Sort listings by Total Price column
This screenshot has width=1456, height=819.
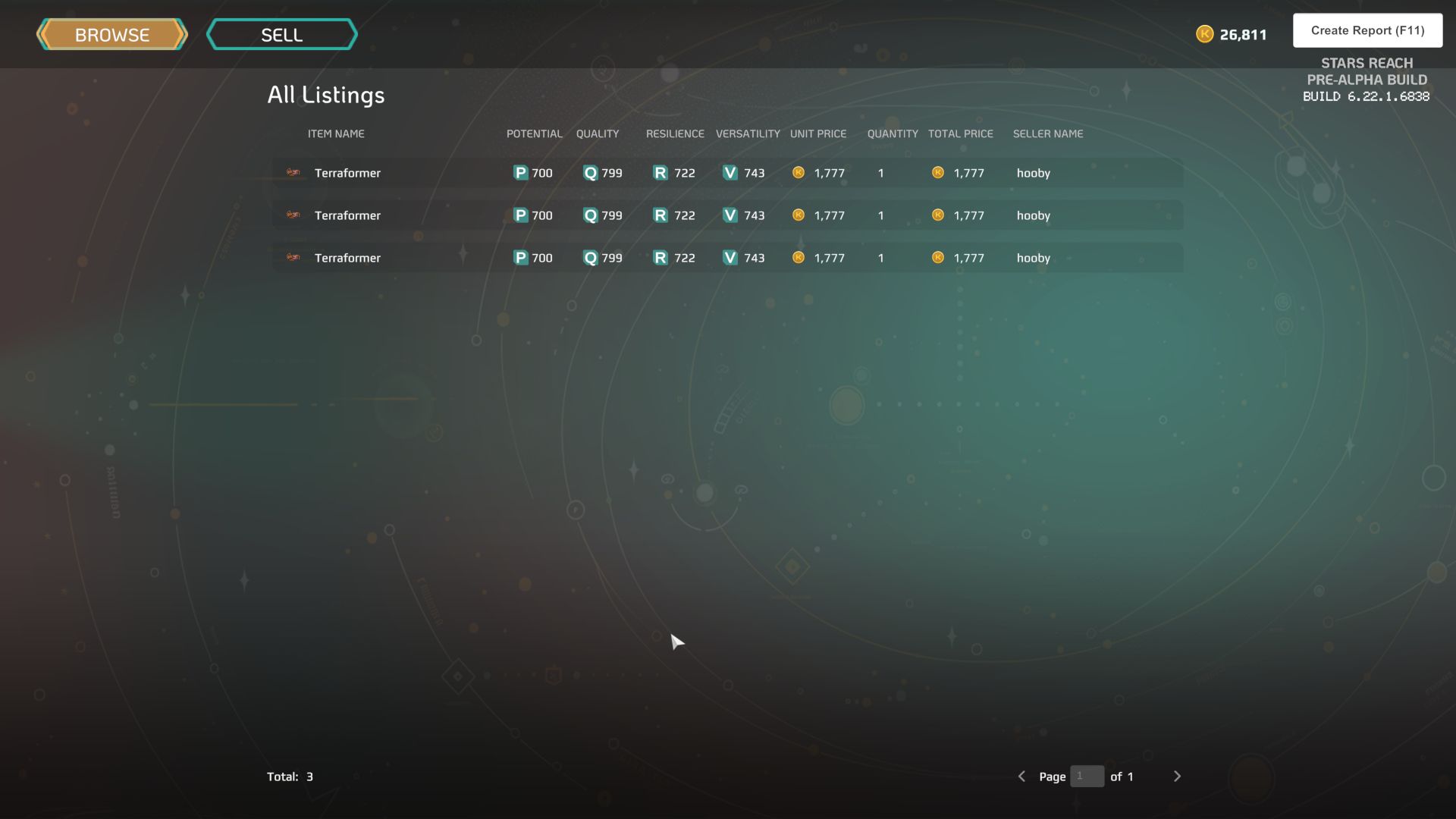pyautogui.click(x=960, y=133)
